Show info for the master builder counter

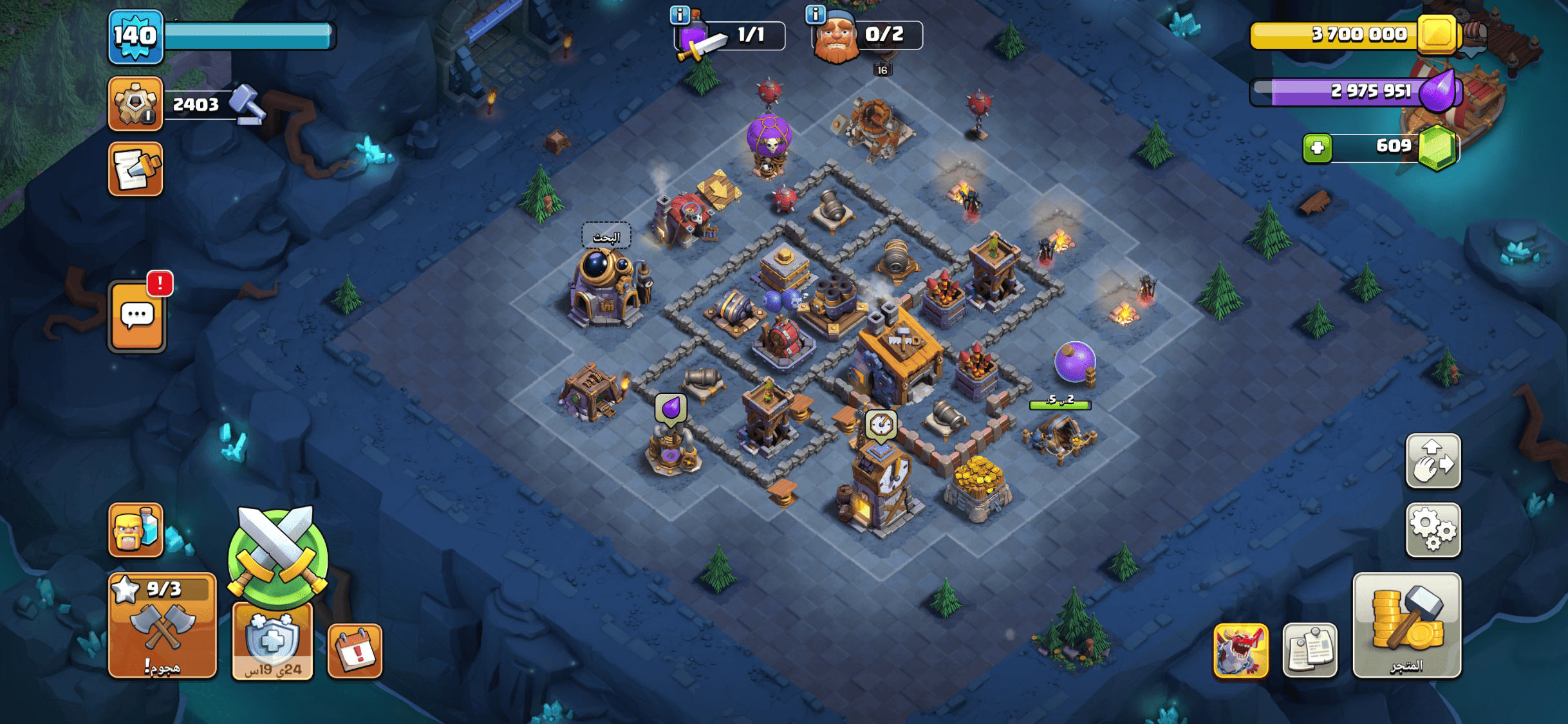pos(816,14)
